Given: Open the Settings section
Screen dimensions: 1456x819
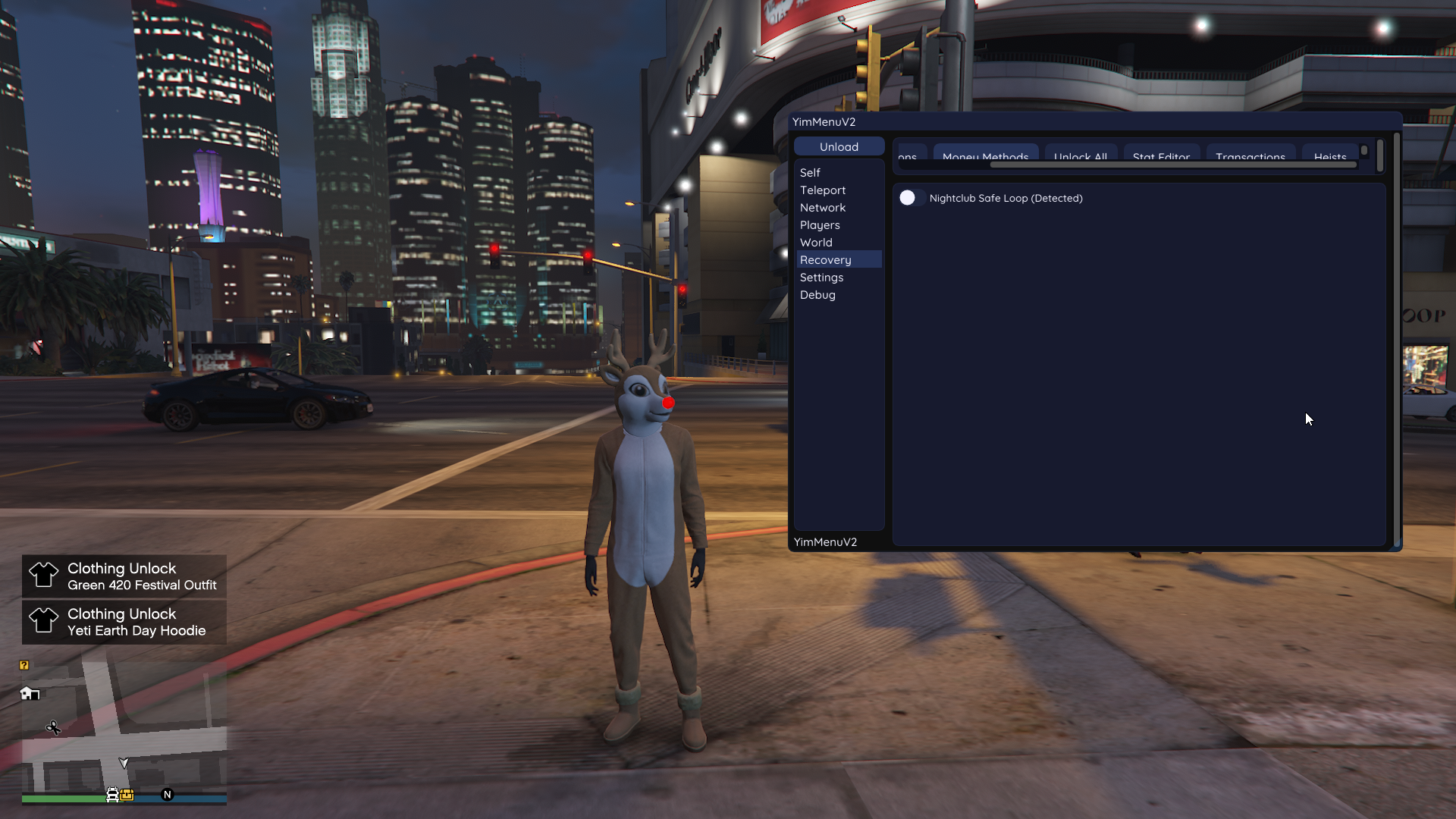Looking at the screenshot, I should [821, 277].
